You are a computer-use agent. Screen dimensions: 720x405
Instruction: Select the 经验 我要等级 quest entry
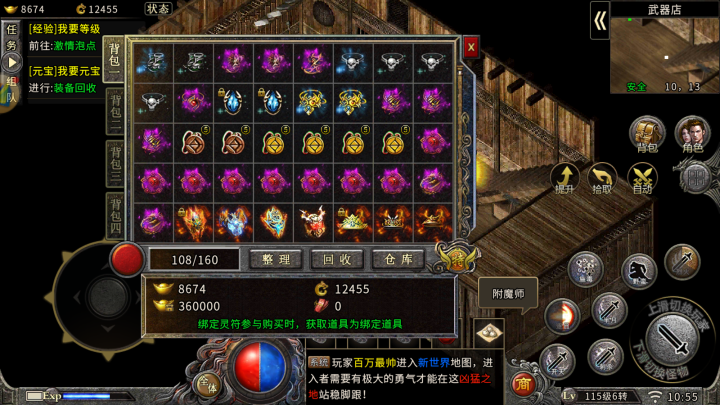click(x=63, y=29)
